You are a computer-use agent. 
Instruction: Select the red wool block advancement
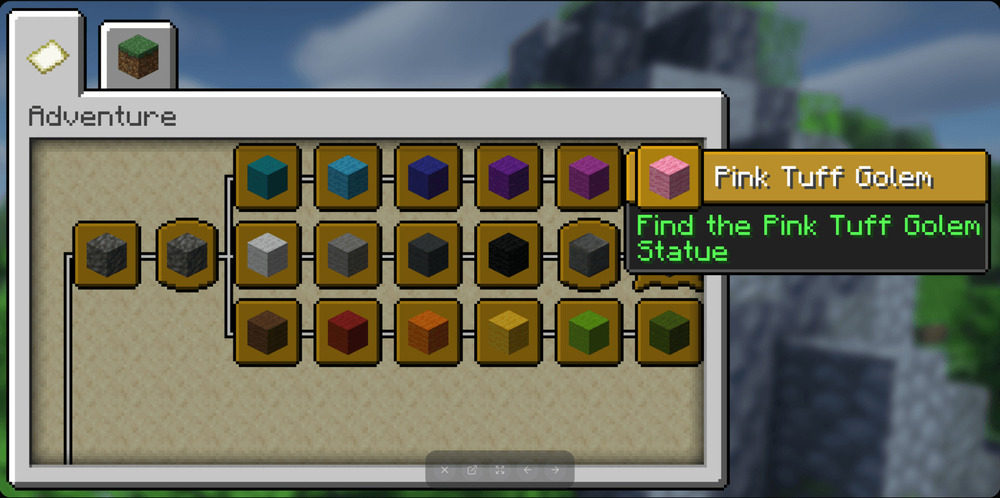pyautogui.click(x=348, y=331)
